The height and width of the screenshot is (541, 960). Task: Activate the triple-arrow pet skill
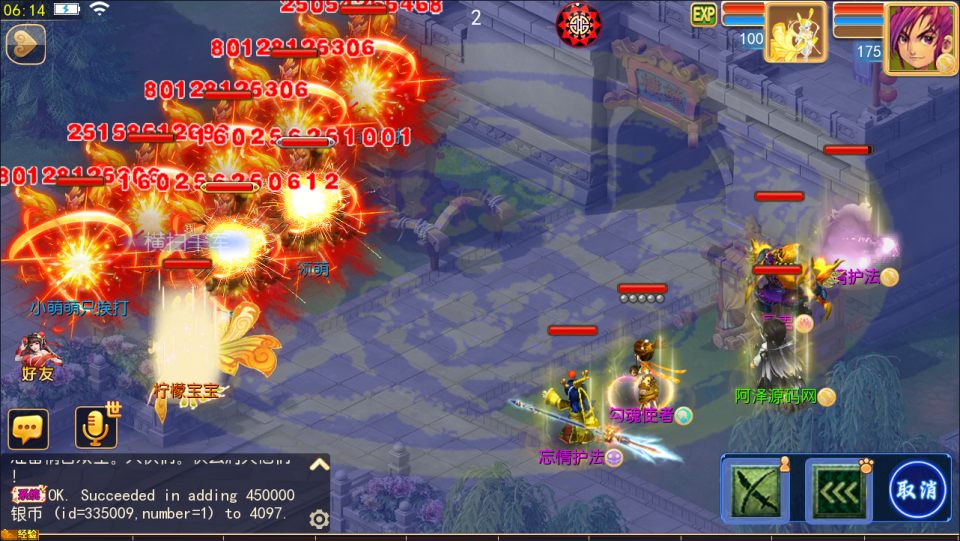tap(837, 490)
